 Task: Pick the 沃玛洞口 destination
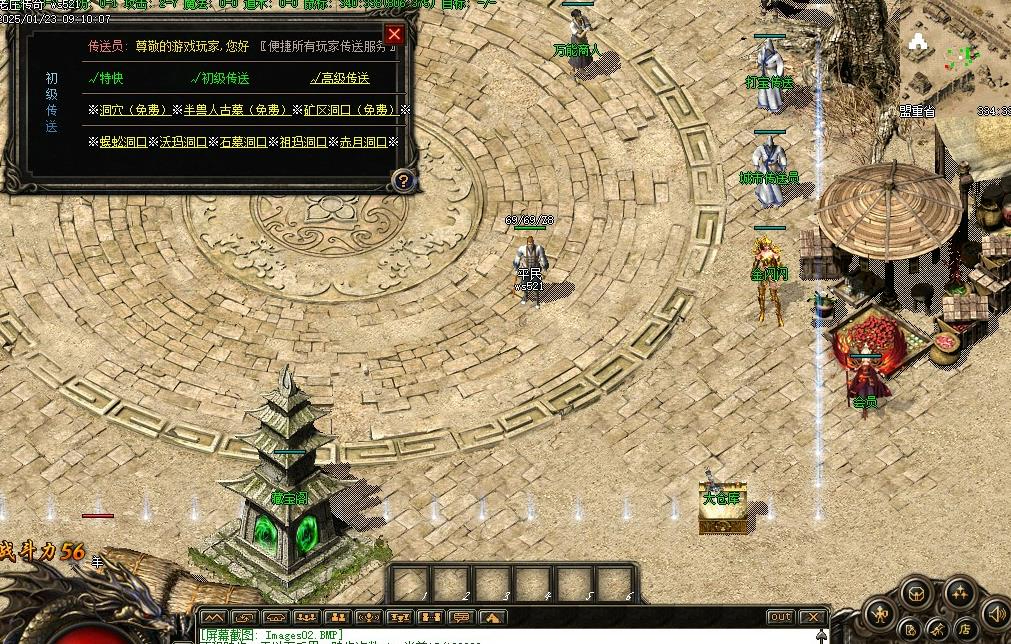182,142
